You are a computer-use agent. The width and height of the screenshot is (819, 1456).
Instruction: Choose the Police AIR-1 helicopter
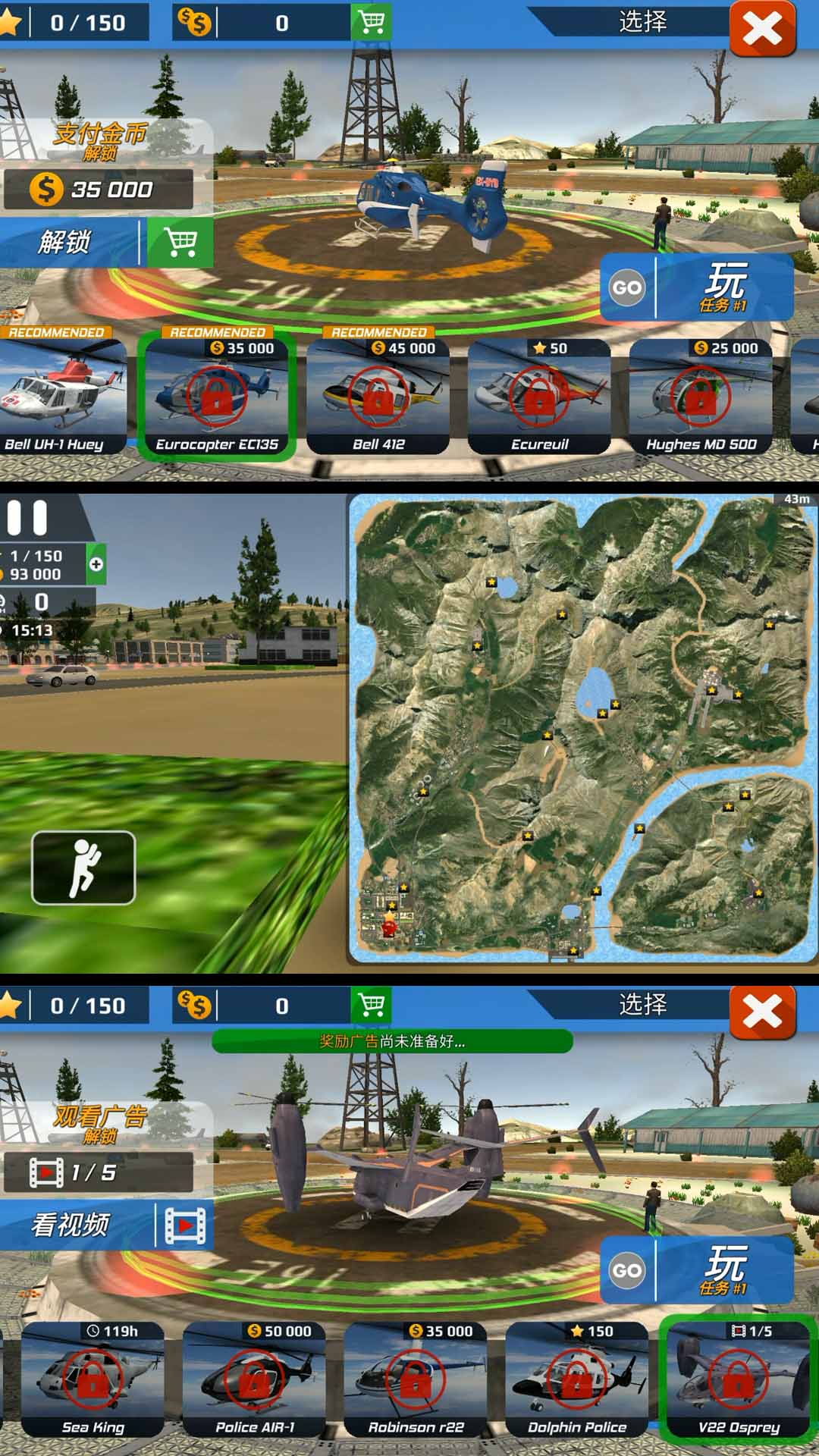coord(255,1379)
